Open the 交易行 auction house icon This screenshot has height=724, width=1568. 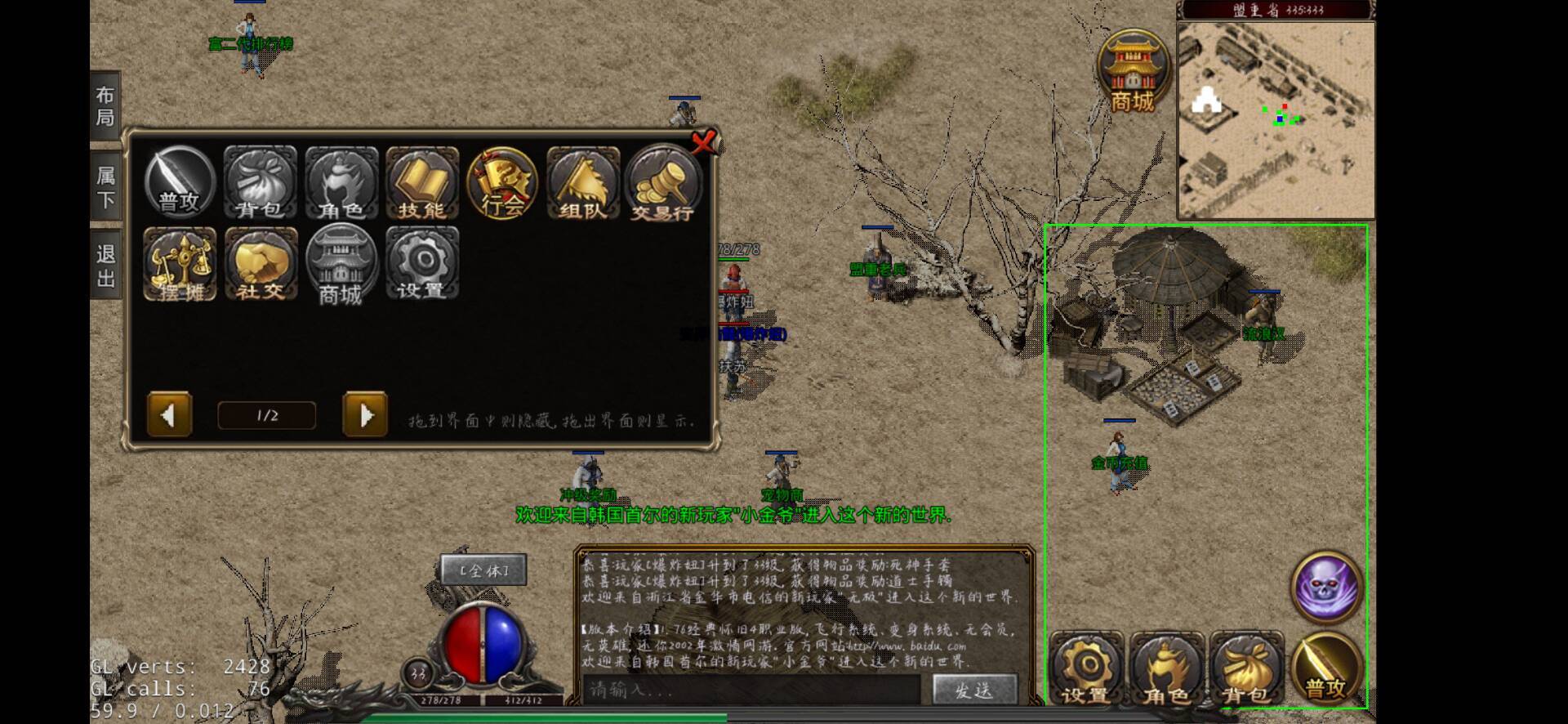(662, 183)
